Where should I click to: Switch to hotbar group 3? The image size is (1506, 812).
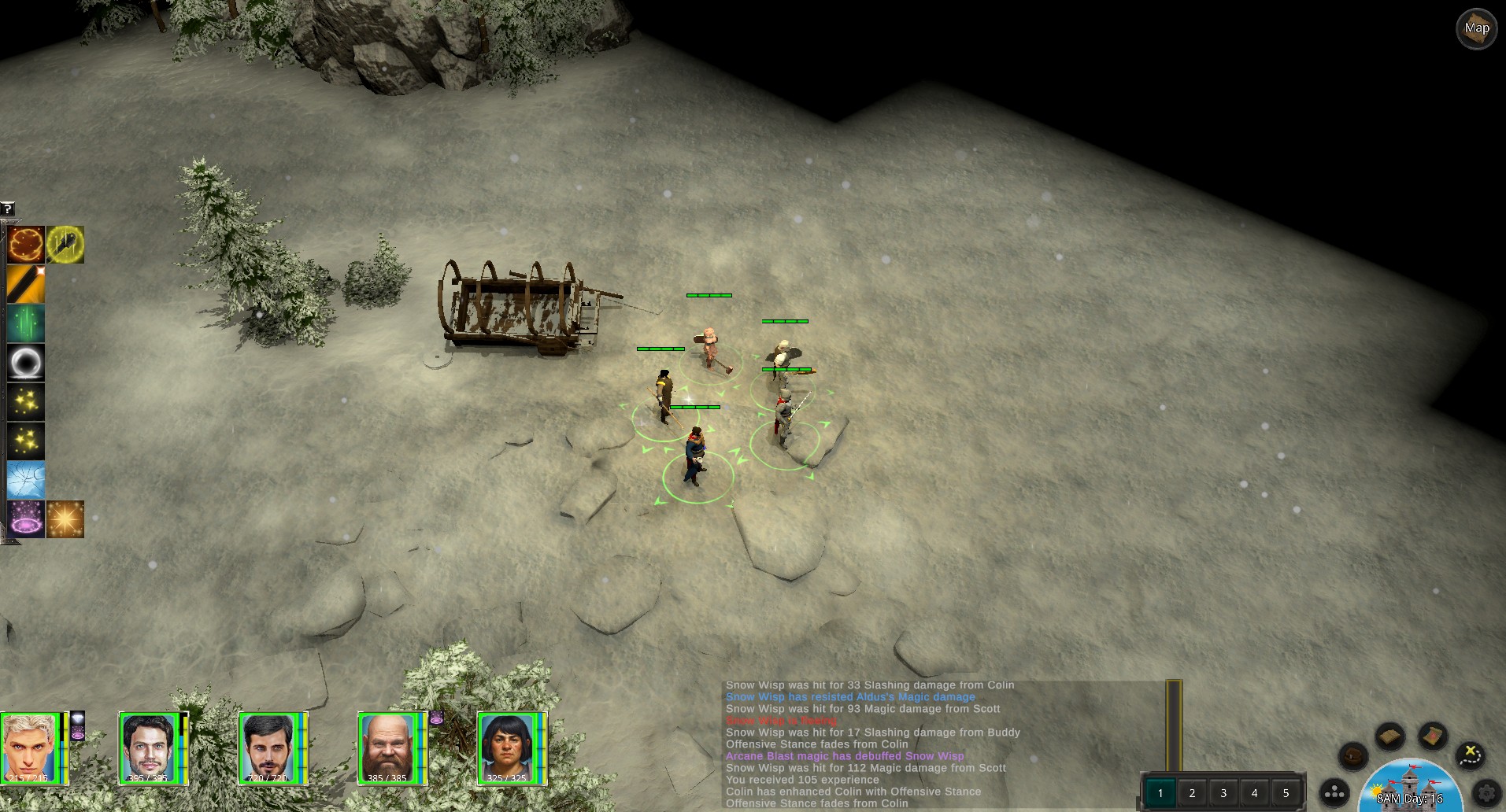pos(1223,792)
